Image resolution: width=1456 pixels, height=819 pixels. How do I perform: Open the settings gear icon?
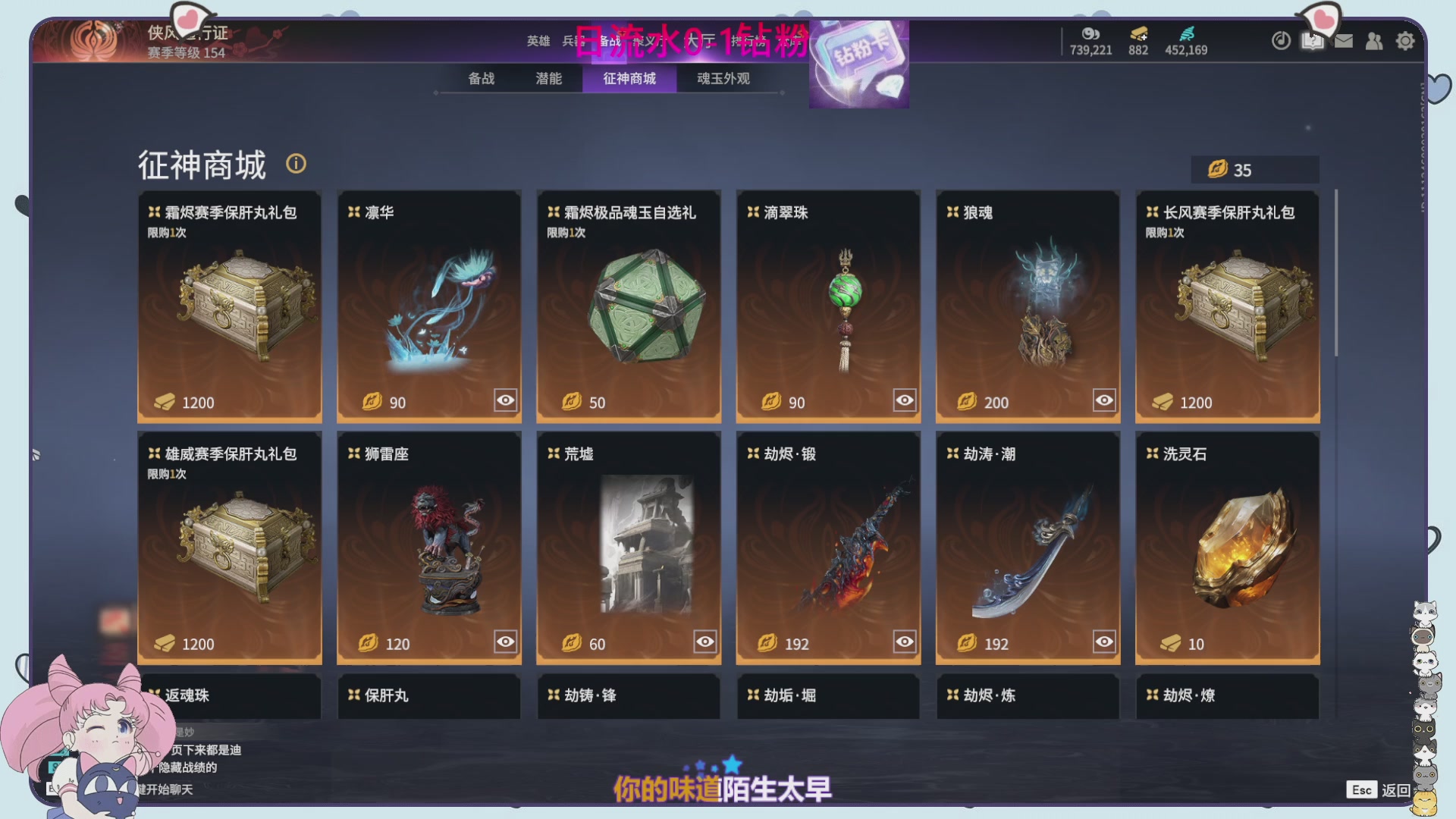coord(1405,41)
